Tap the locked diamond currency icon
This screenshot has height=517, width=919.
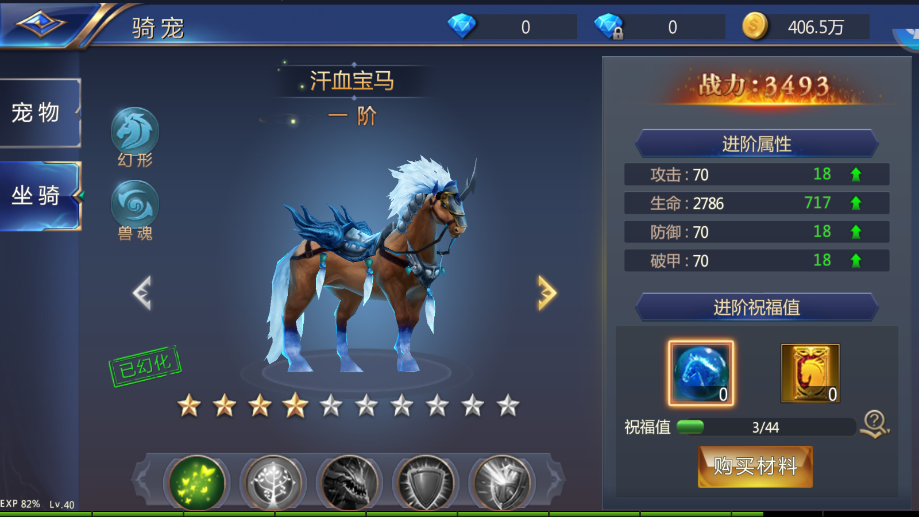tap(608, 27)
